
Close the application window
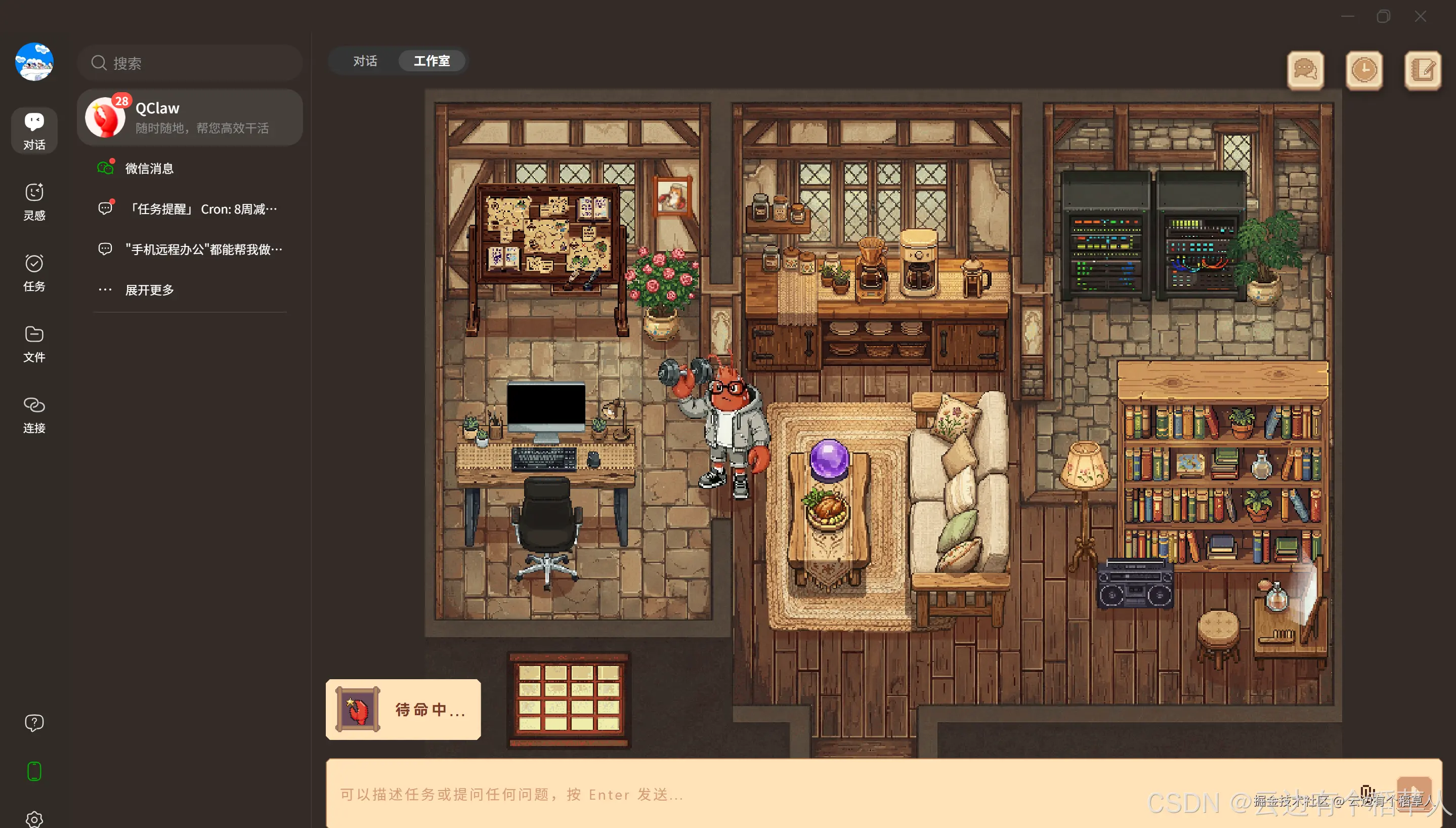point(1420,17)
